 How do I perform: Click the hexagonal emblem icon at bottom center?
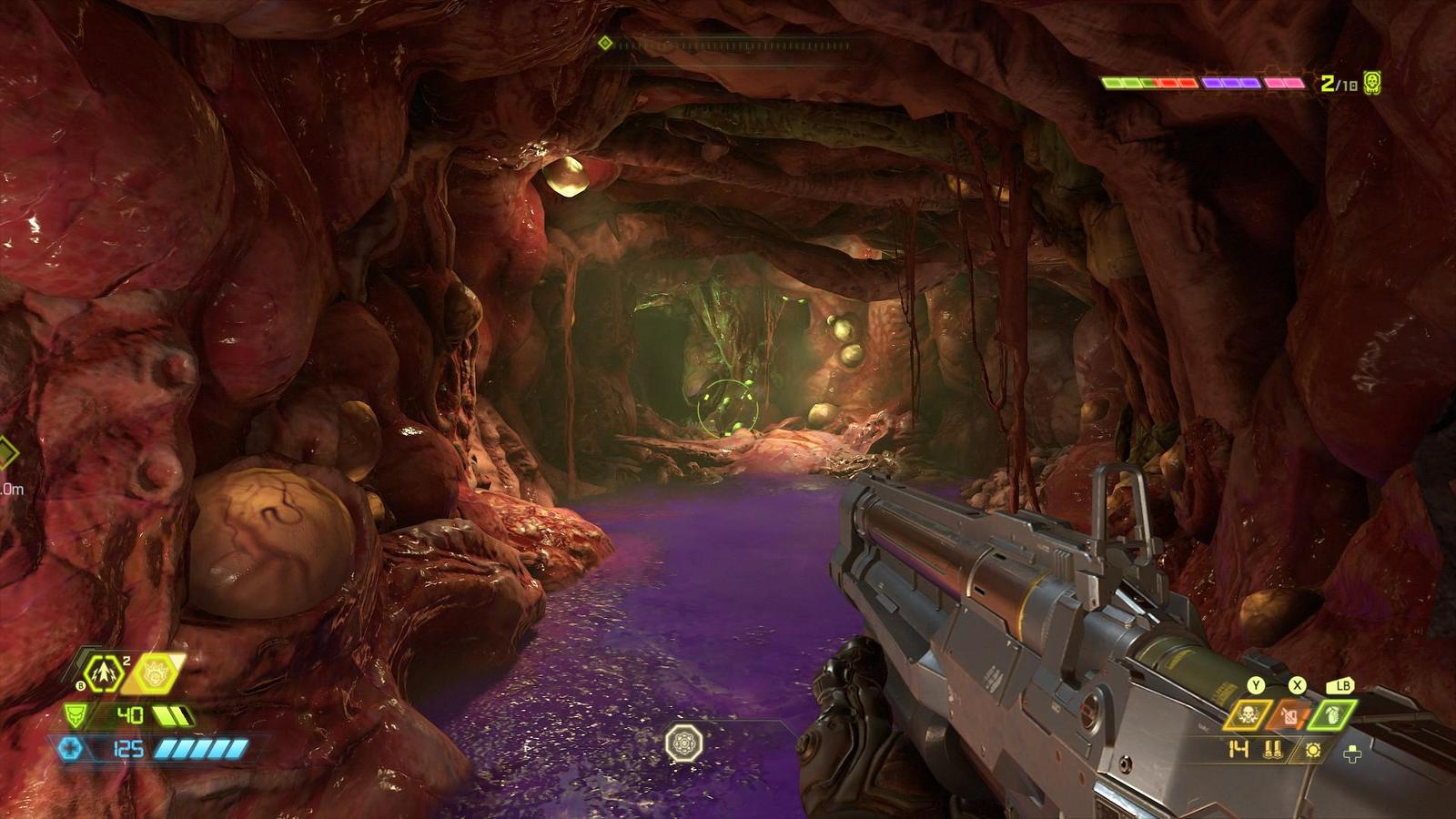coord(683,743)
